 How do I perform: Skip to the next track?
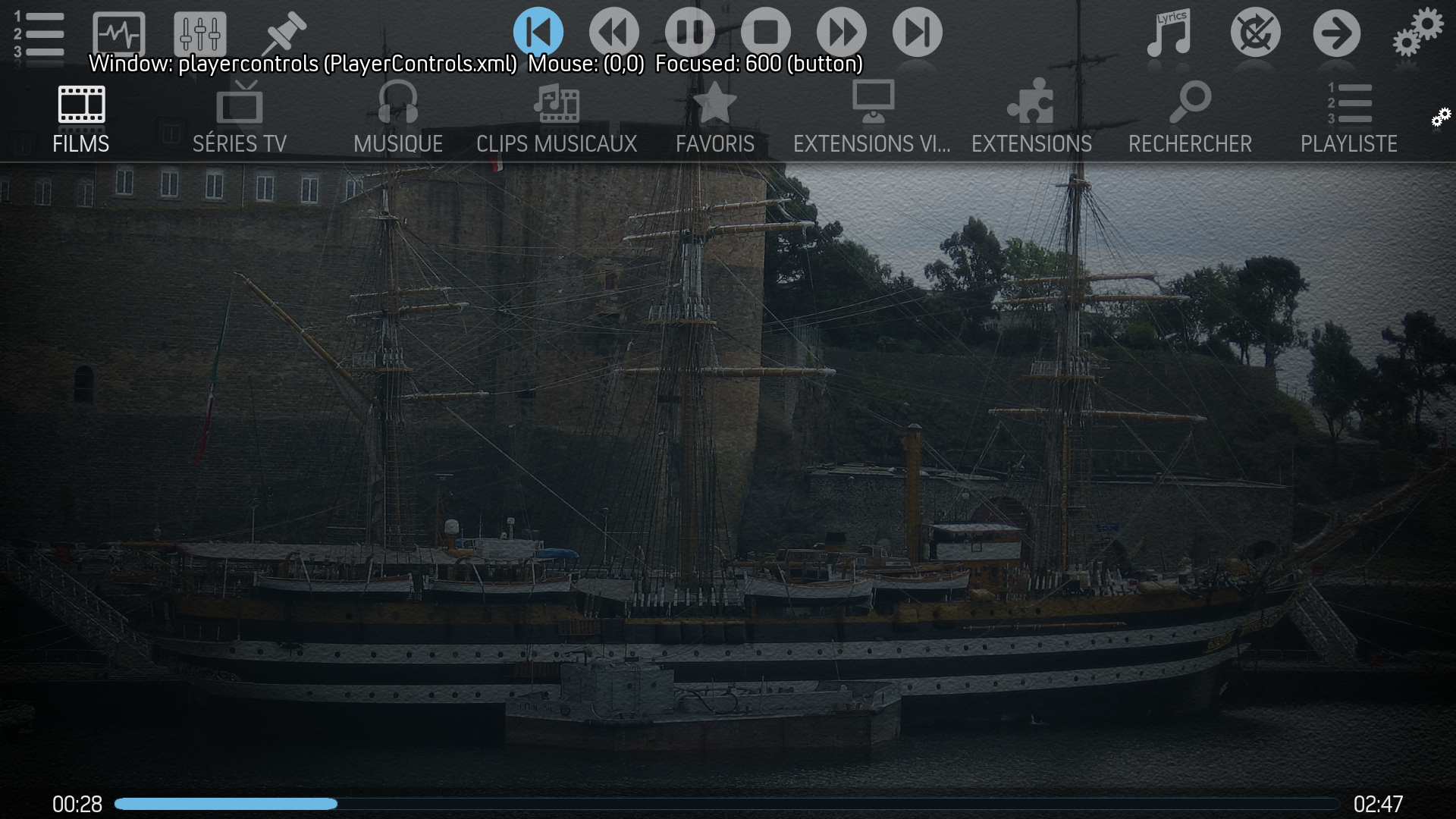click(917, 33)
